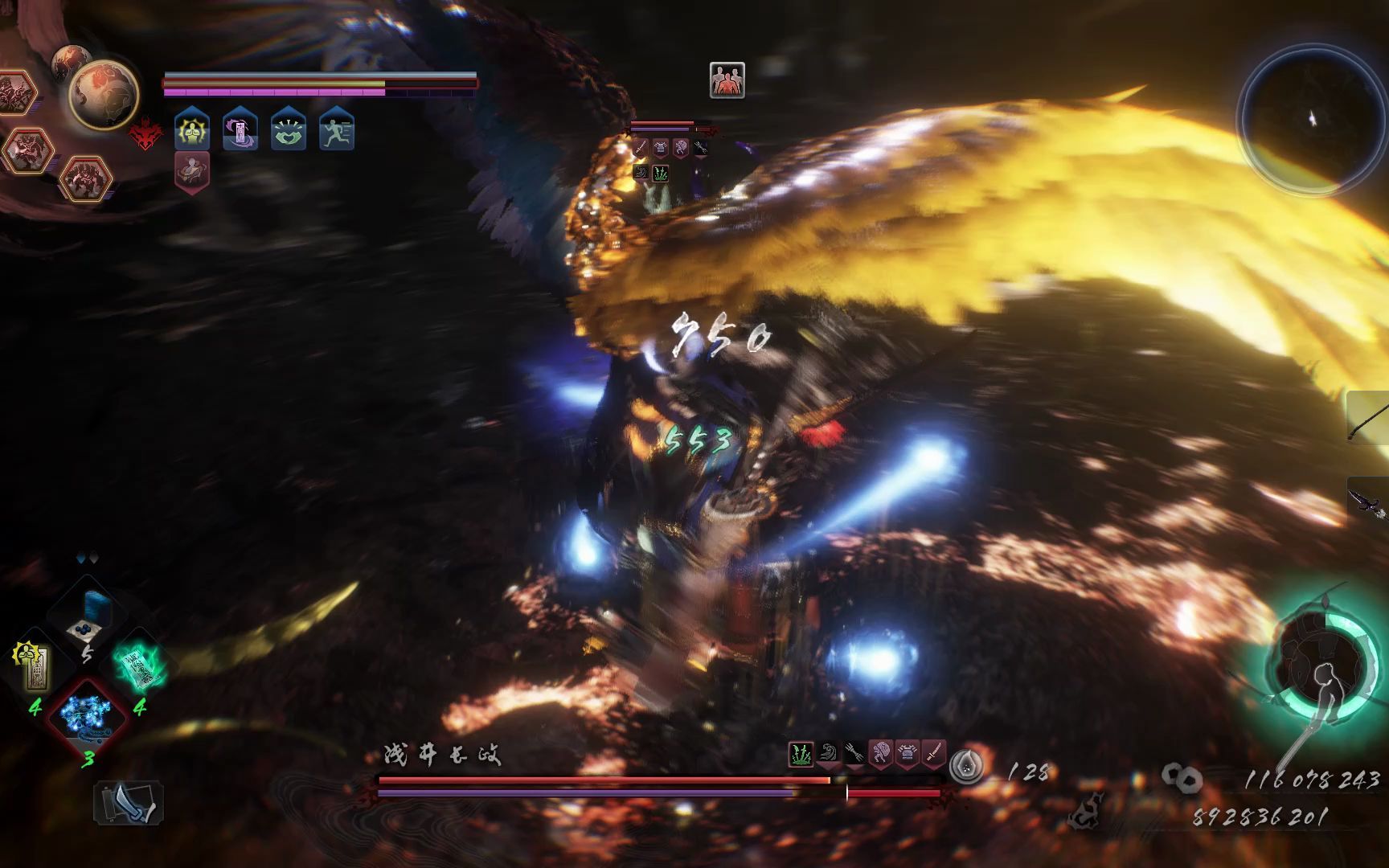
Task: Select the green heart-hands buff icon
Action: (289, 130)
